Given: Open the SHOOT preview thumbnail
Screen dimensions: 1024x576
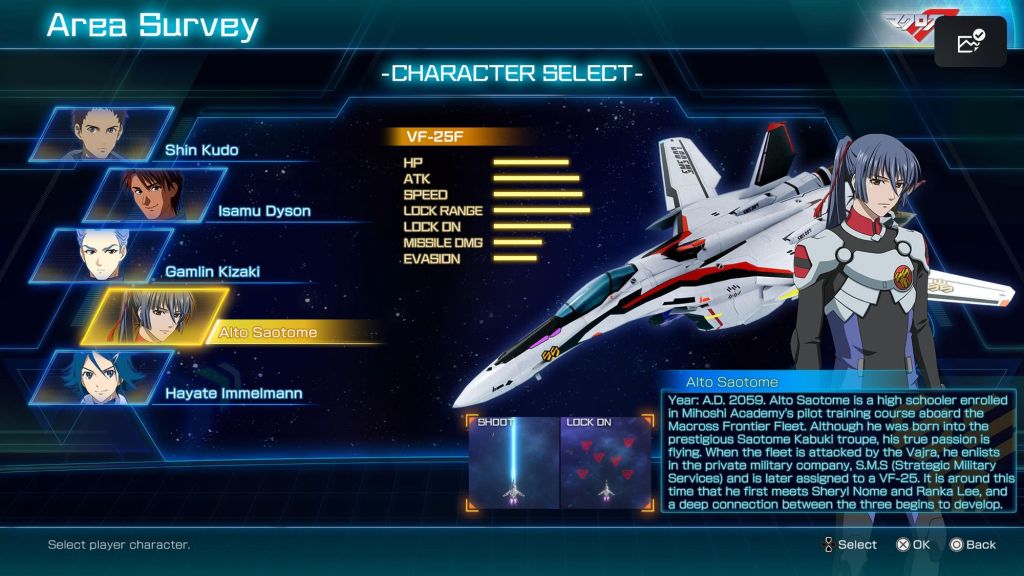Looking at the screenshot, I should point(514,462).
